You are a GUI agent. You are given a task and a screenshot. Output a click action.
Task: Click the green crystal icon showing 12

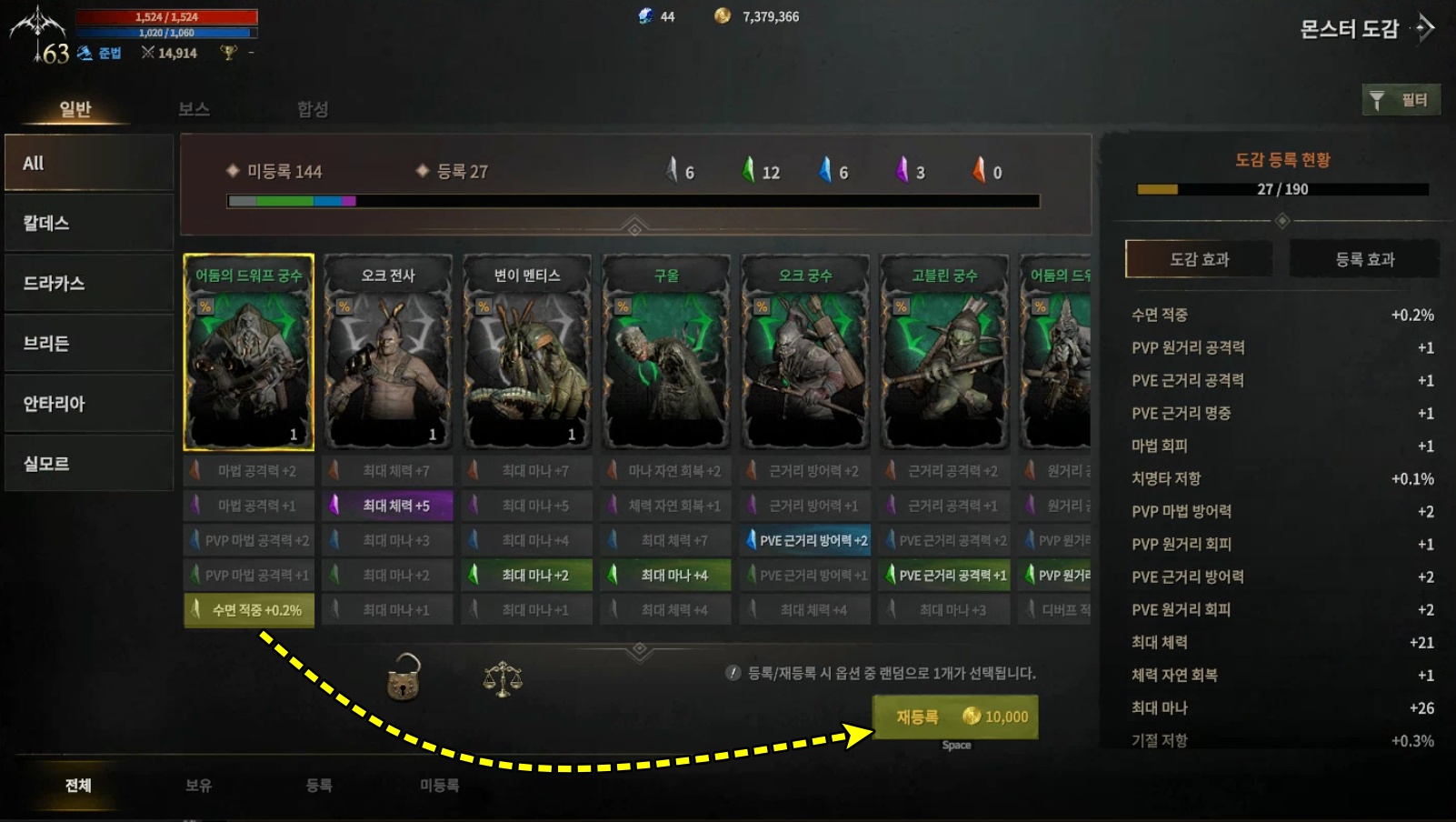tap(747, 171)
